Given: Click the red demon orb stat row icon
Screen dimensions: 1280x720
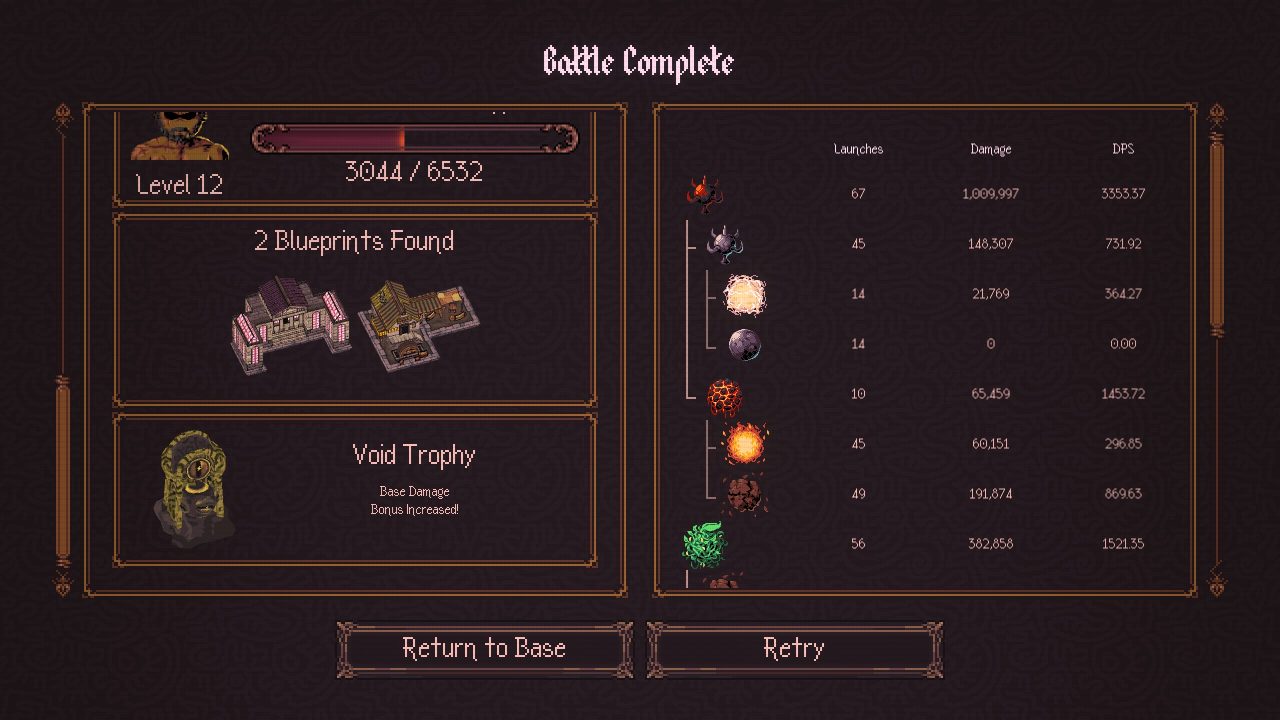Looking at the screenshot, I should coord(705,193).
